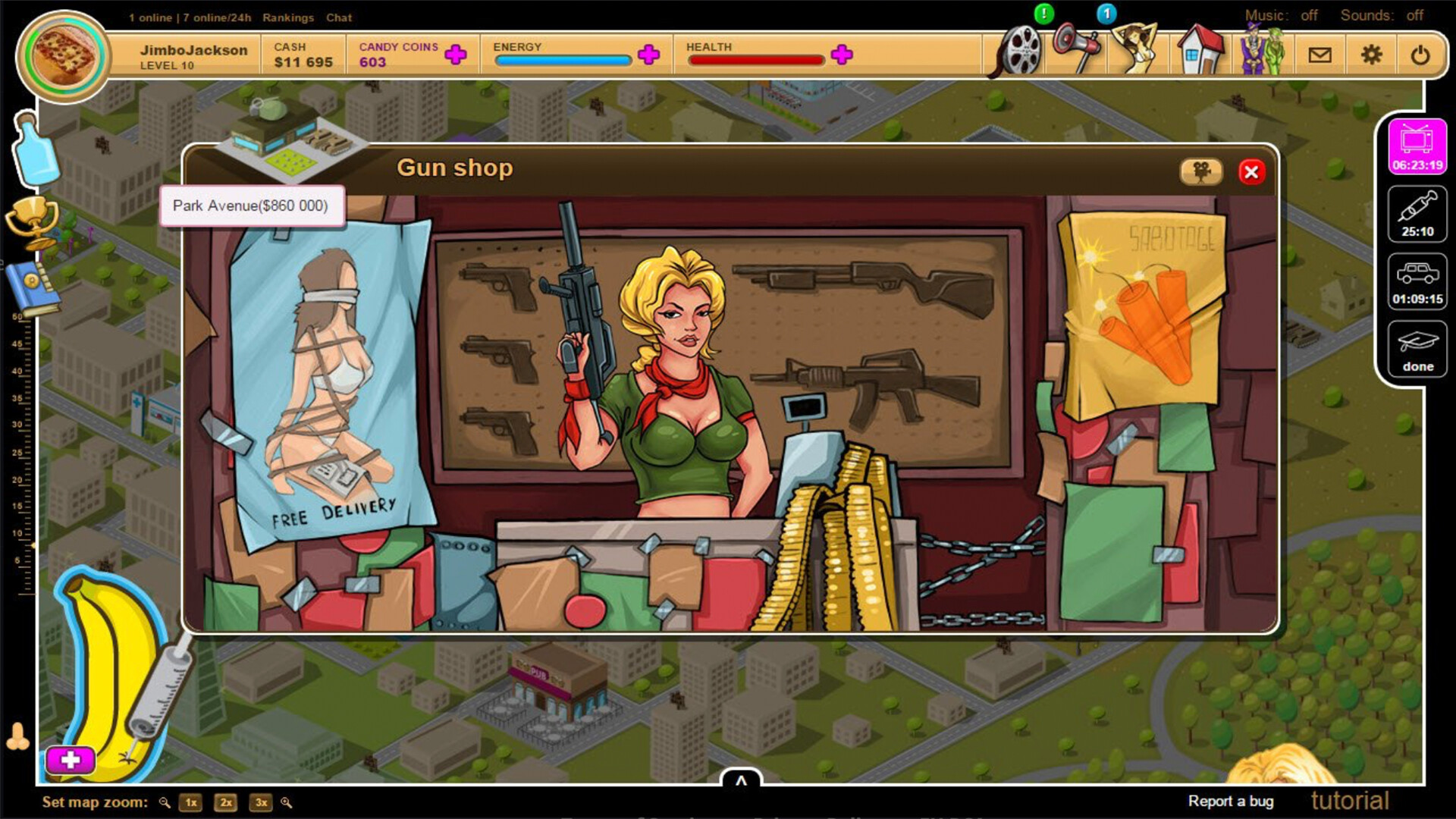Image resolution: width=1456 pixels, height=819 pixels.
Task: Toggle Music off setting
Action: (1307, 15)
